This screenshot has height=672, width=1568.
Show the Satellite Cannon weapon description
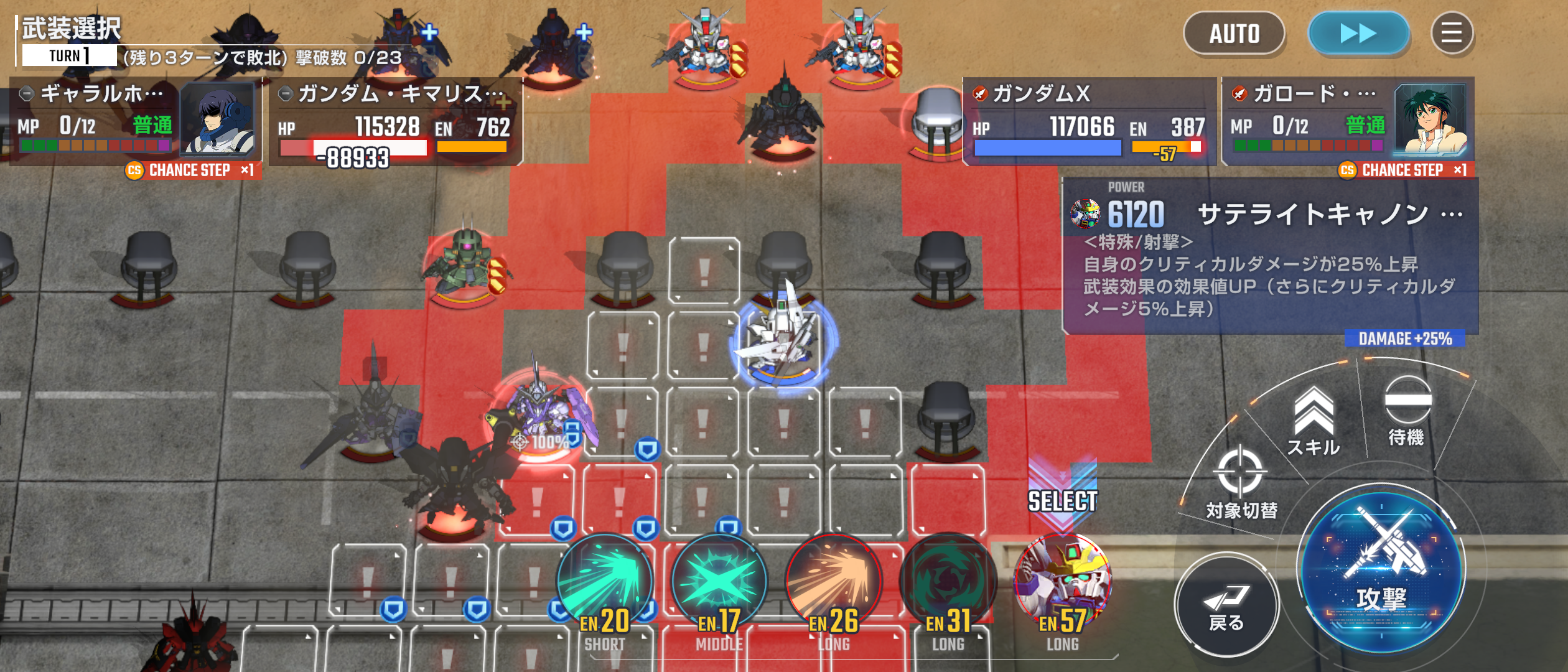point(1269,256)
